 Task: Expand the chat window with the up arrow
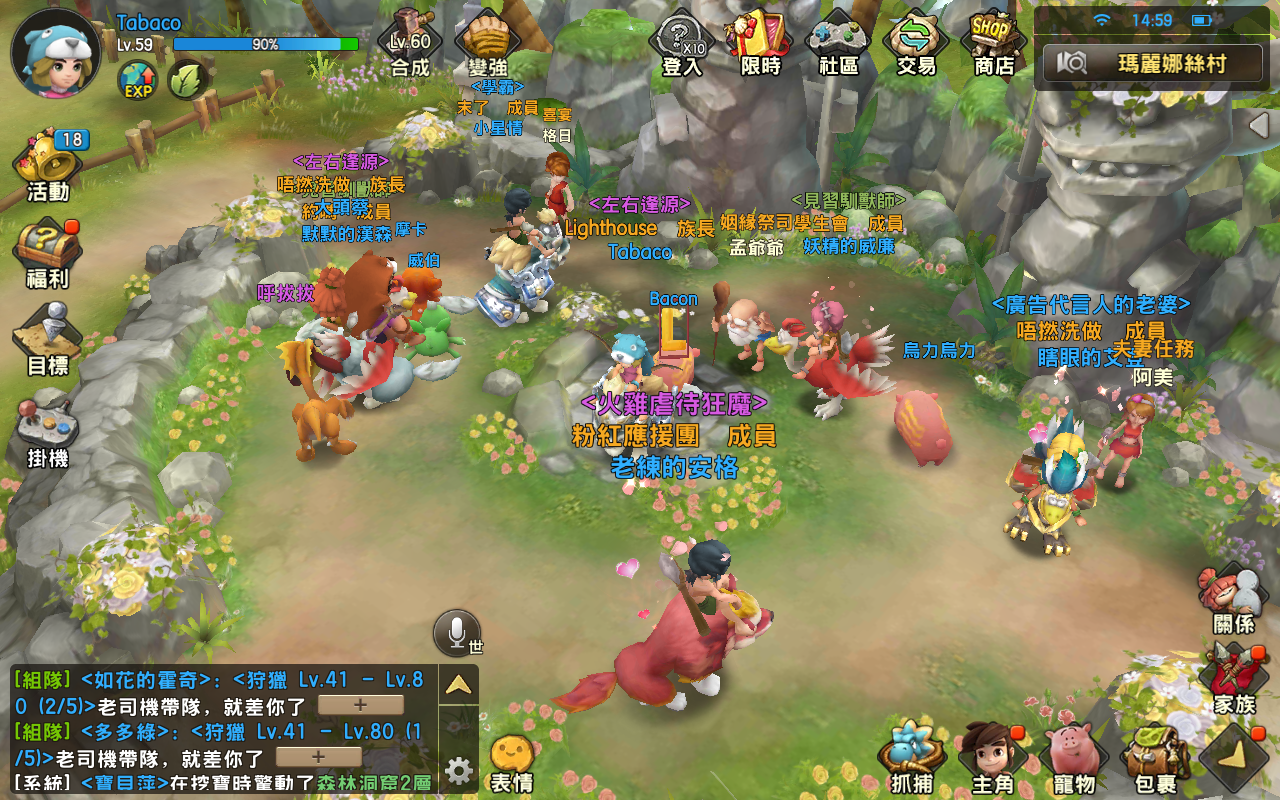click(458, 685)
